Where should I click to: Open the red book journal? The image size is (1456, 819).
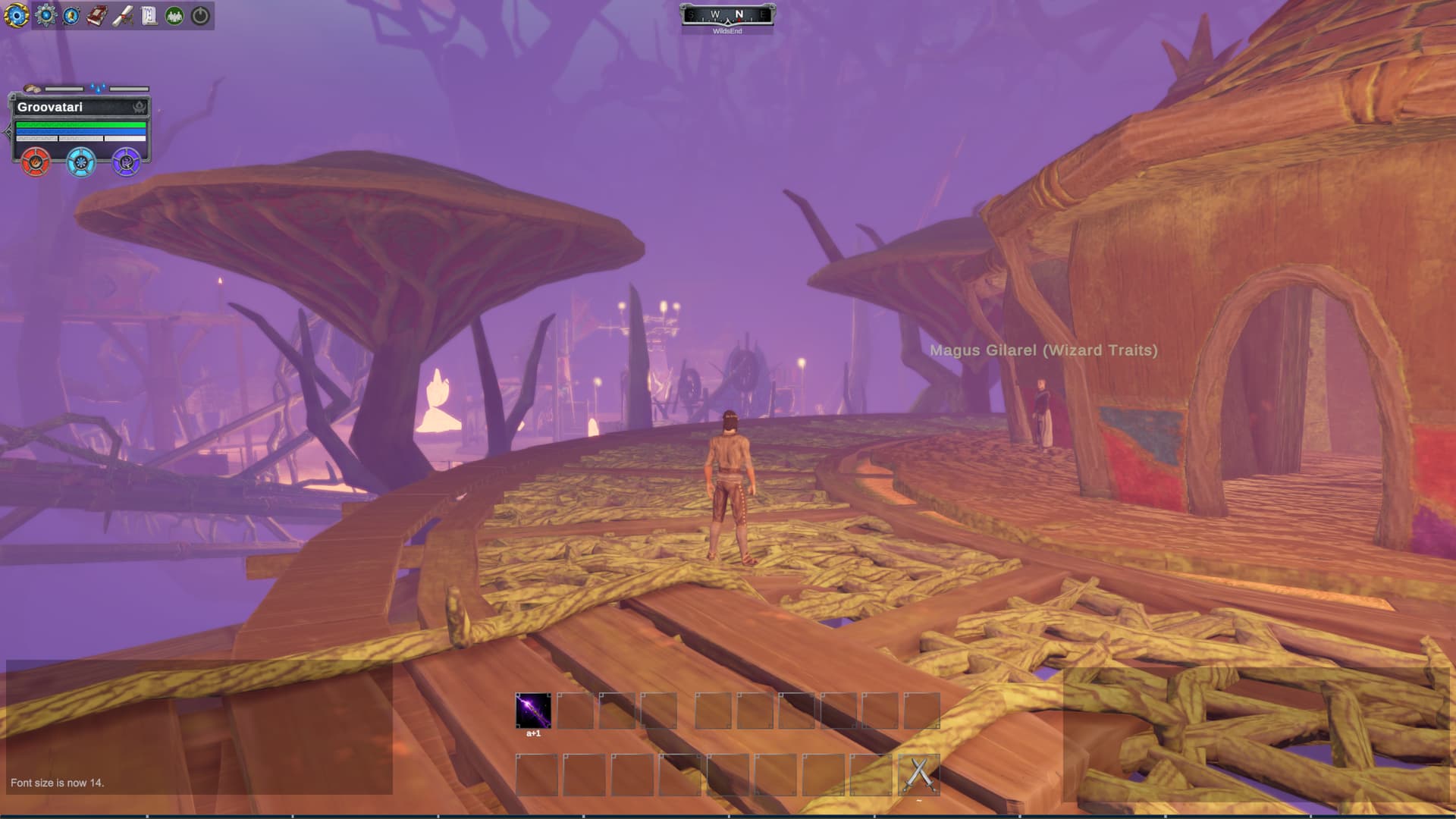(x=96, y=15)
